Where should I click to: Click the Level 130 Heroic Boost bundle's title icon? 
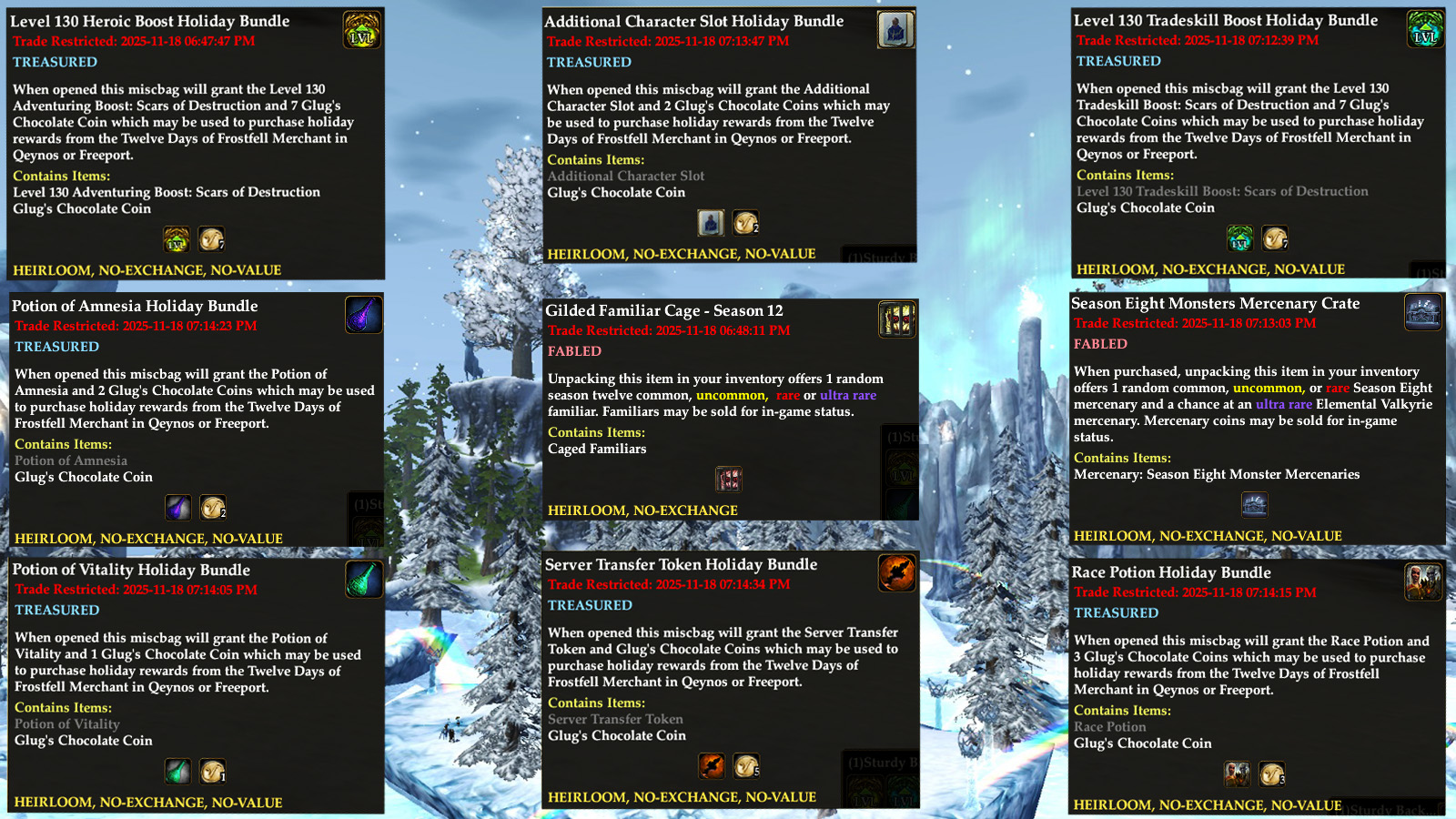point(361,30)
